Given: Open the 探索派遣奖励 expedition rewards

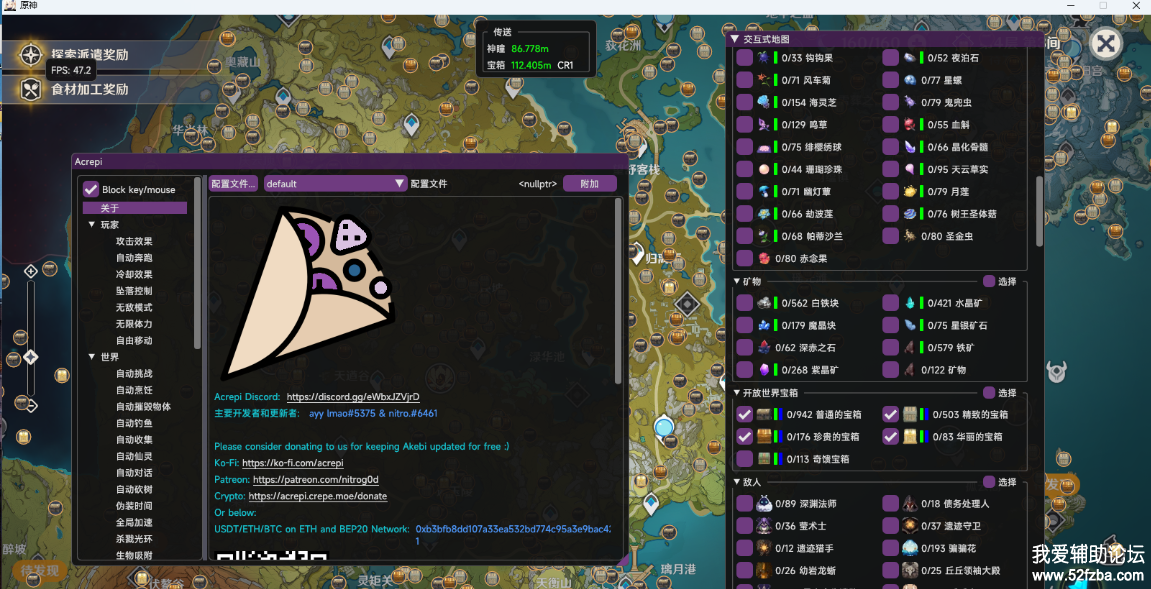Looking at the screenshot, I should [x=89, y=55].
